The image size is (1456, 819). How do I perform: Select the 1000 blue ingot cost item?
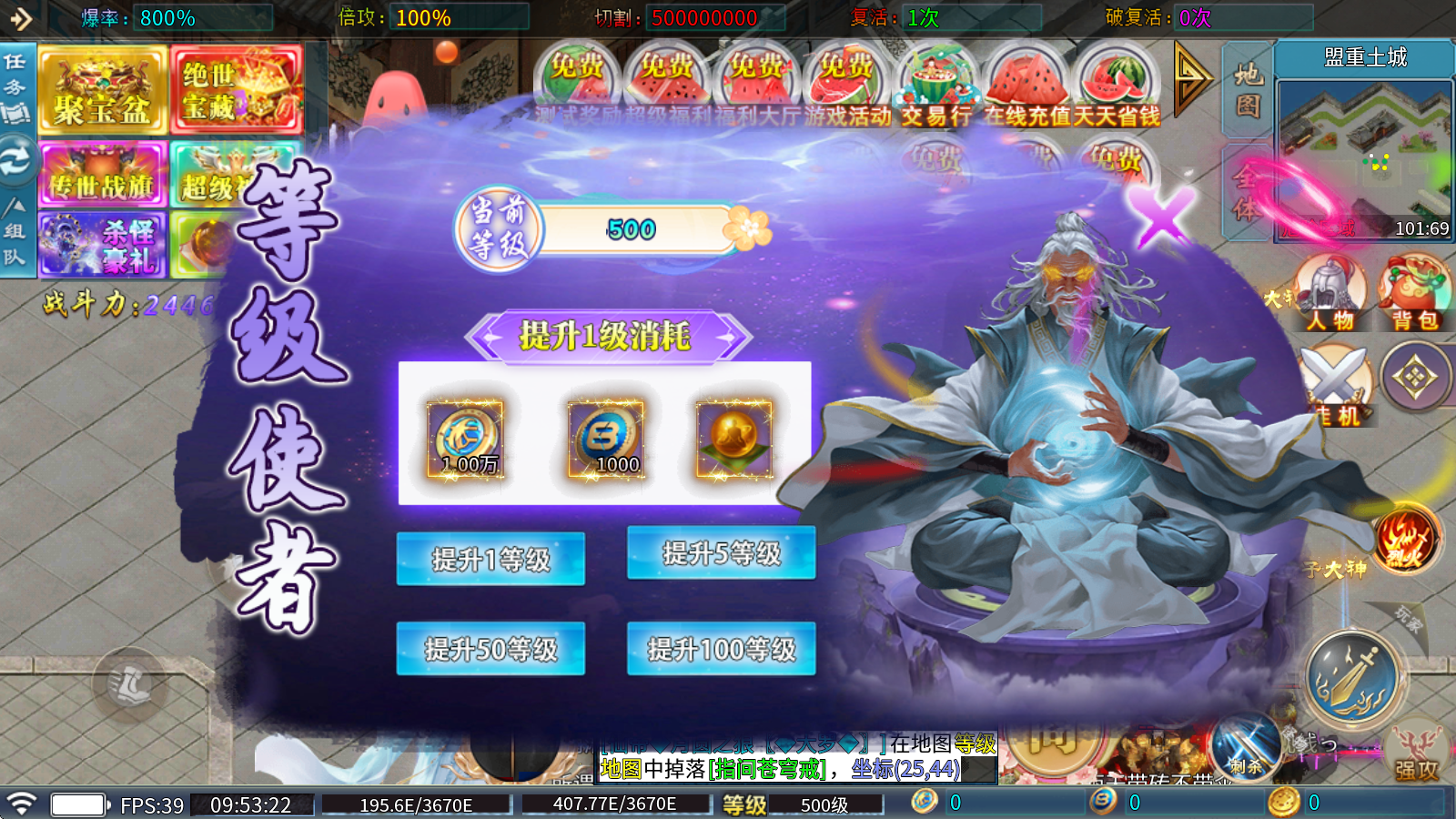coord(606,440)
